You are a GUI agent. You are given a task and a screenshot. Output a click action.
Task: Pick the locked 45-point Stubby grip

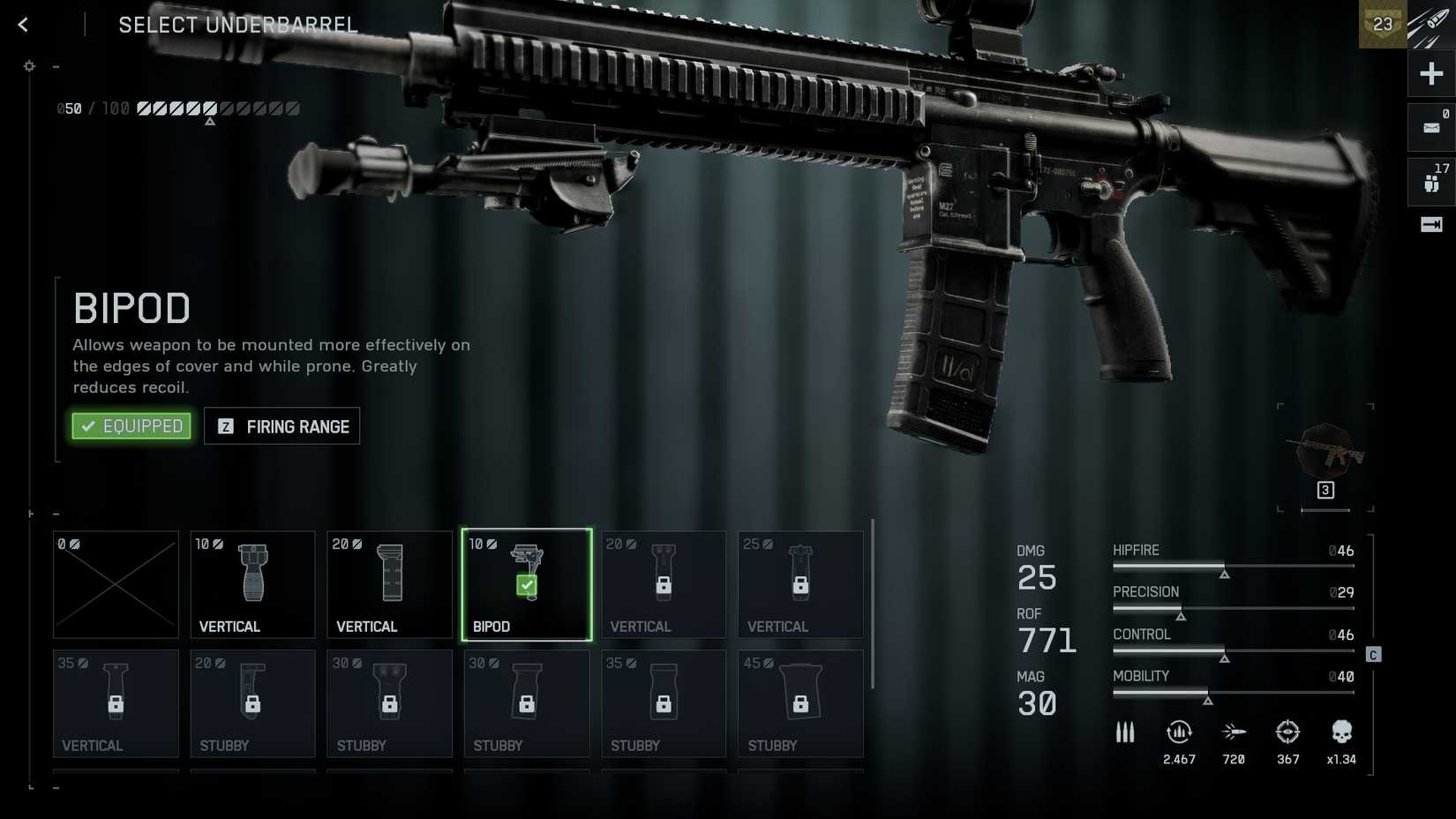coord(800,703)
